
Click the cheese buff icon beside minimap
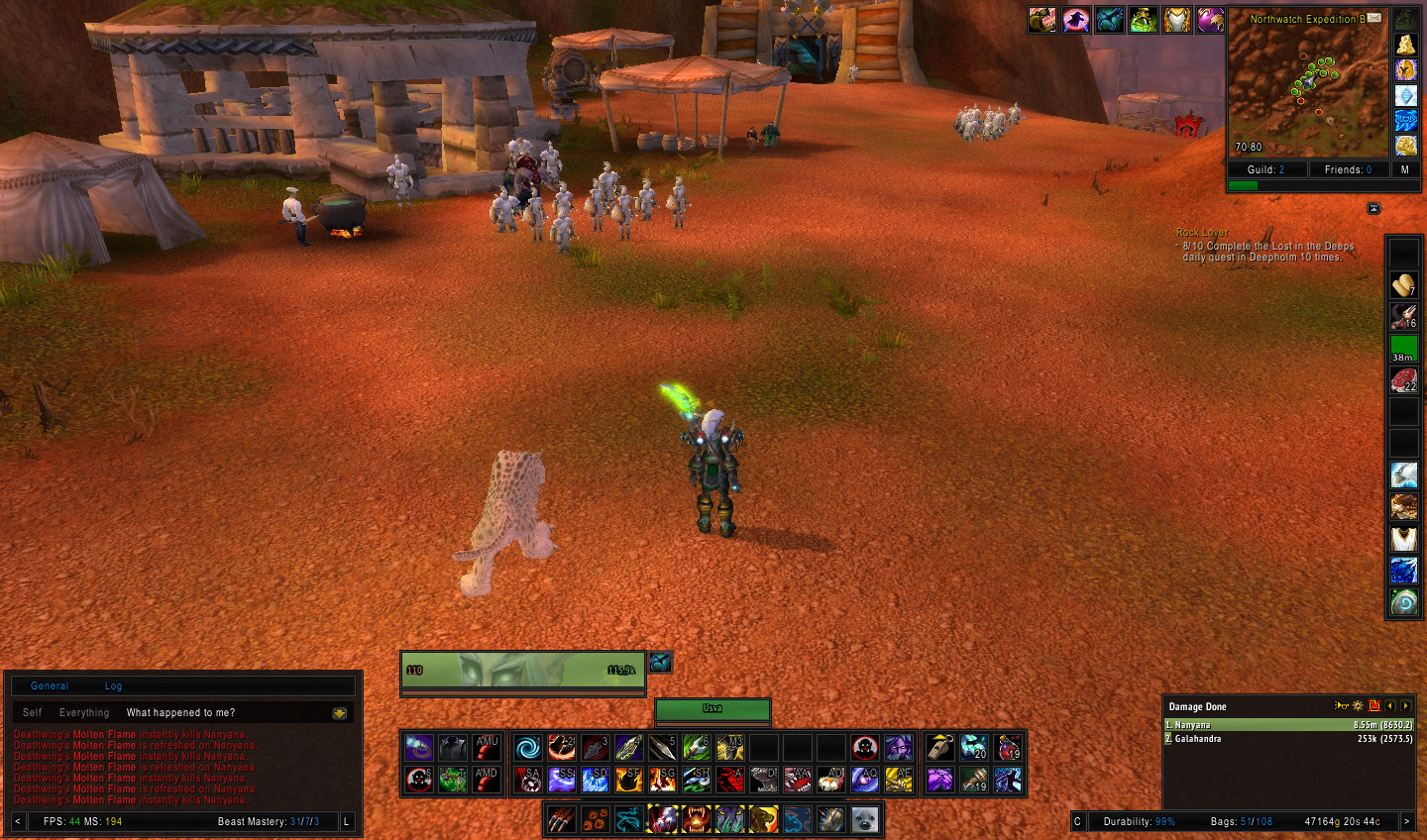coord(1405,44)
